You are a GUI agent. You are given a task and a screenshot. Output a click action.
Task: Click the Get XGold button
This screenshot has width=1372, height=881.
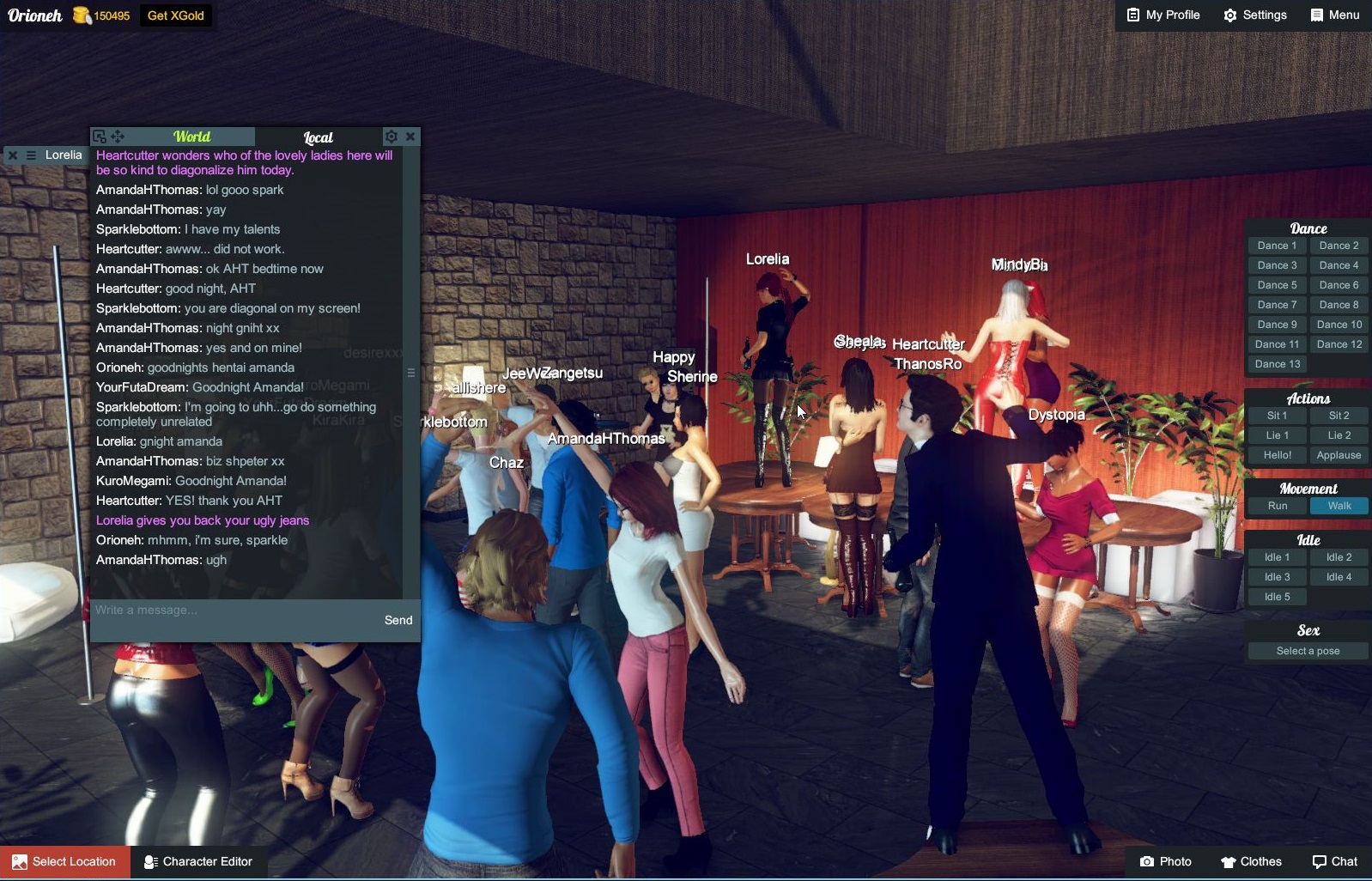coord(175,15)
